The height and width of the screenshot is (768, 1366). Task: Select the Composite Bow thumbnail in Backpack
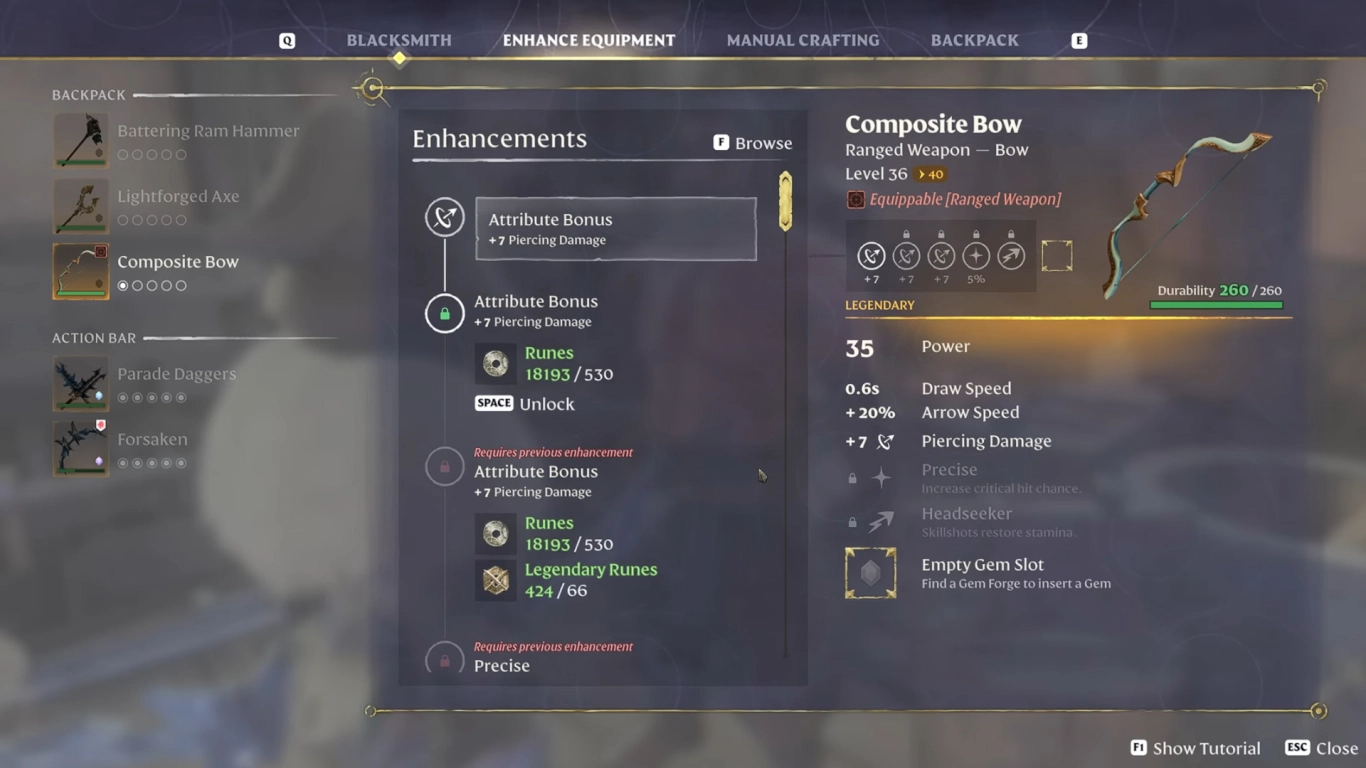click(x=80, y=271)
